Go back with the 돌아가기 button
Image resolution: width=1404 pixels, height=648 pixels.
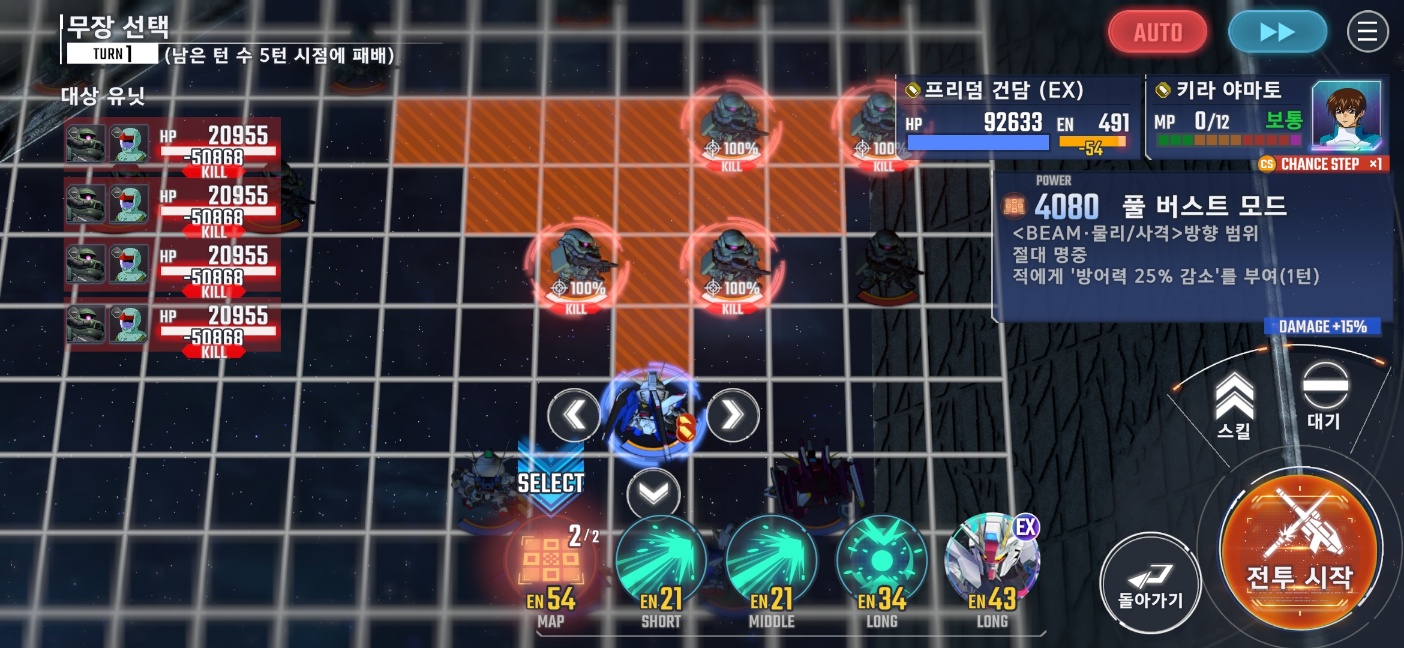(x=1150, y=583)
